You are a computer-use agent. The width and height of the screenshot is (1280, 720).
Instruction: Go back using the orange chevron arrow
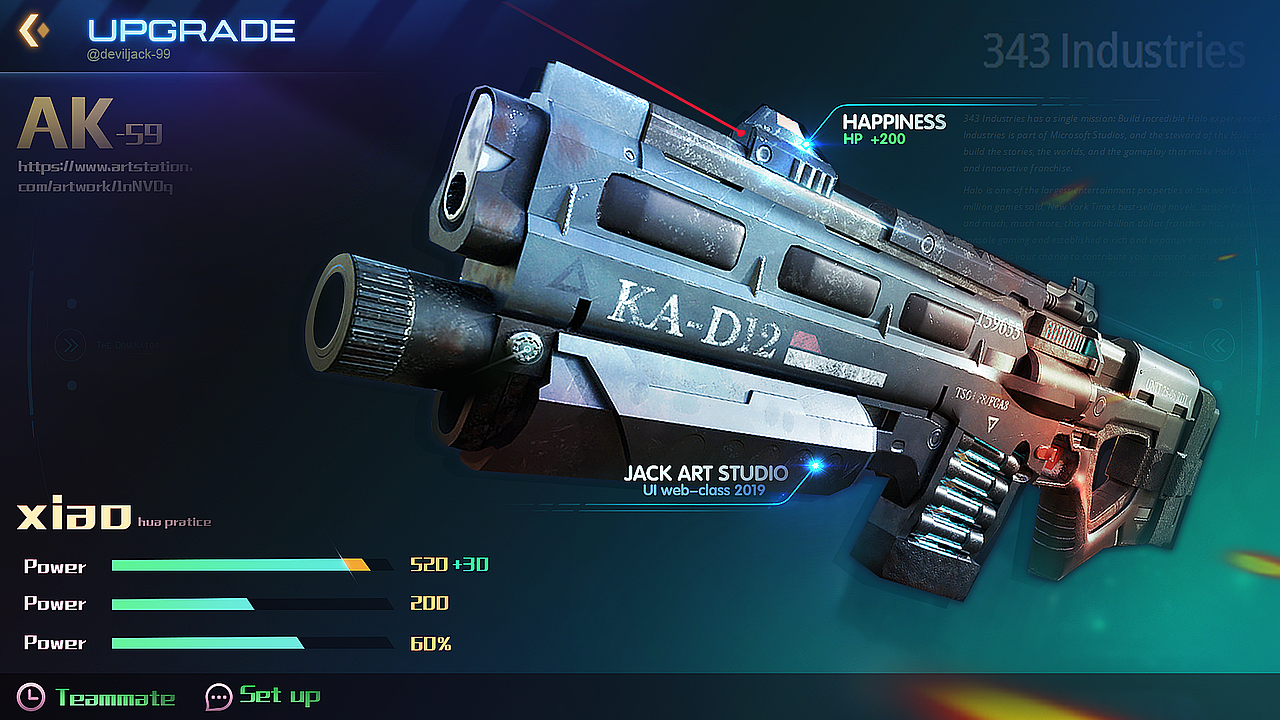(33, 30)
